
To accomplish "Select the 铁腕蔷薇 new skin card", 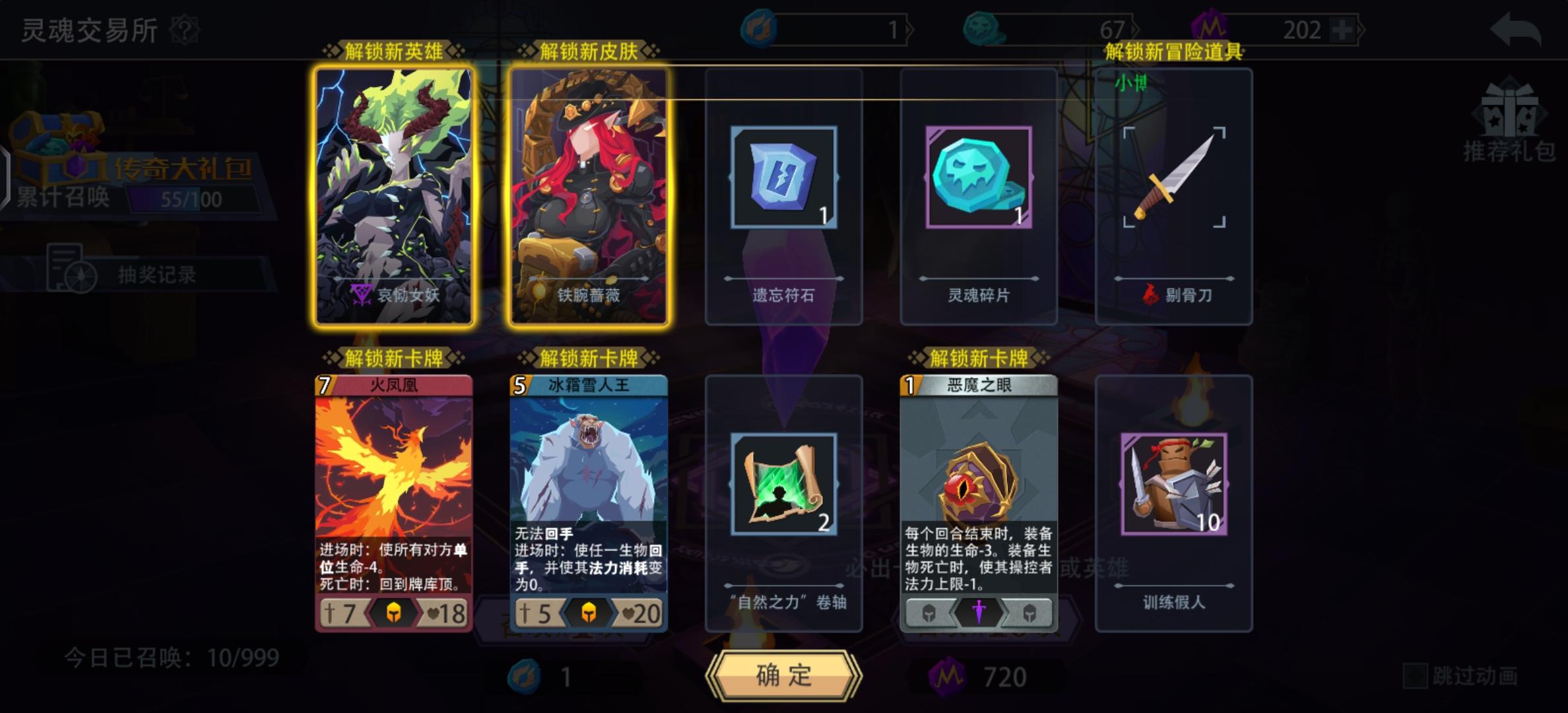I will [x=591, y=198].
